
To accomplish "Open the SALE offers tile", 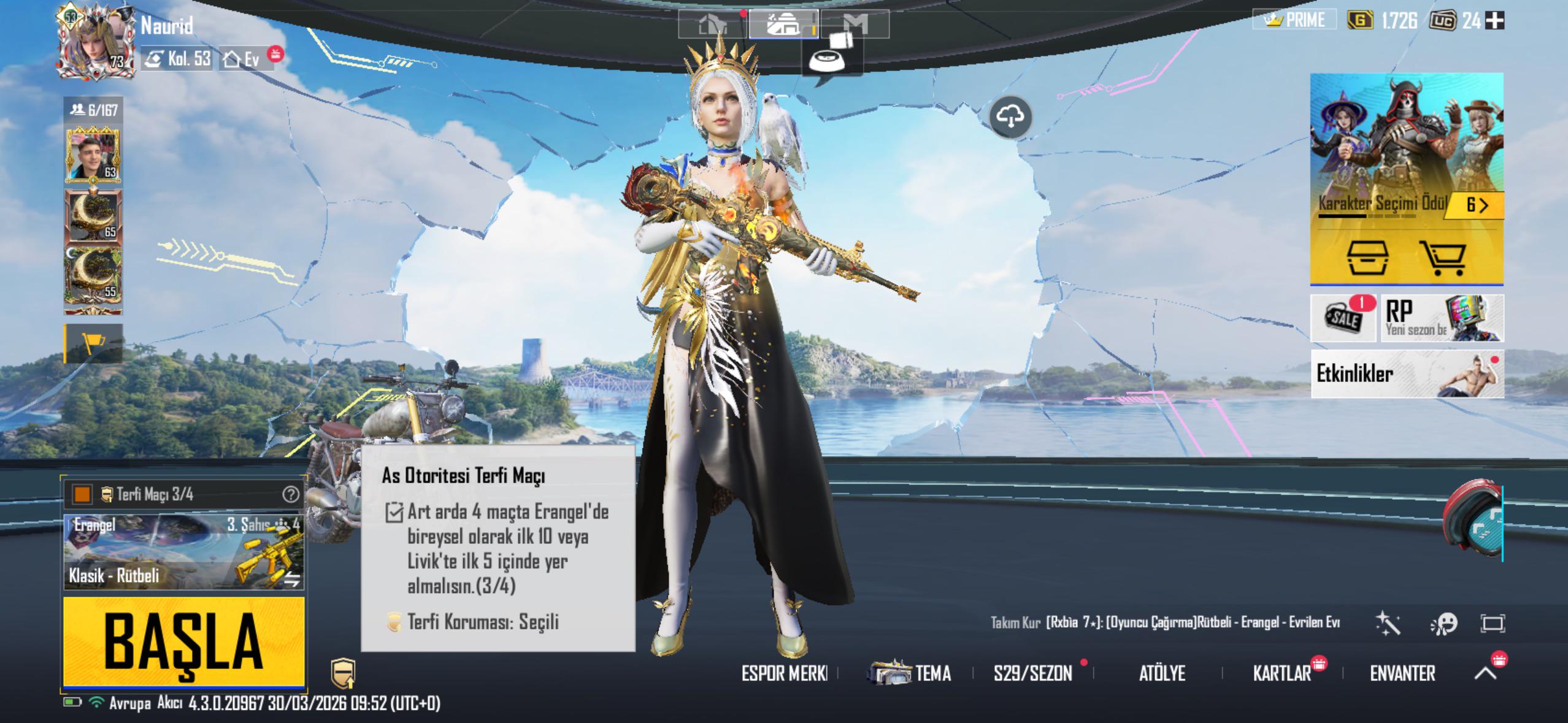I will click(1343, 318).
